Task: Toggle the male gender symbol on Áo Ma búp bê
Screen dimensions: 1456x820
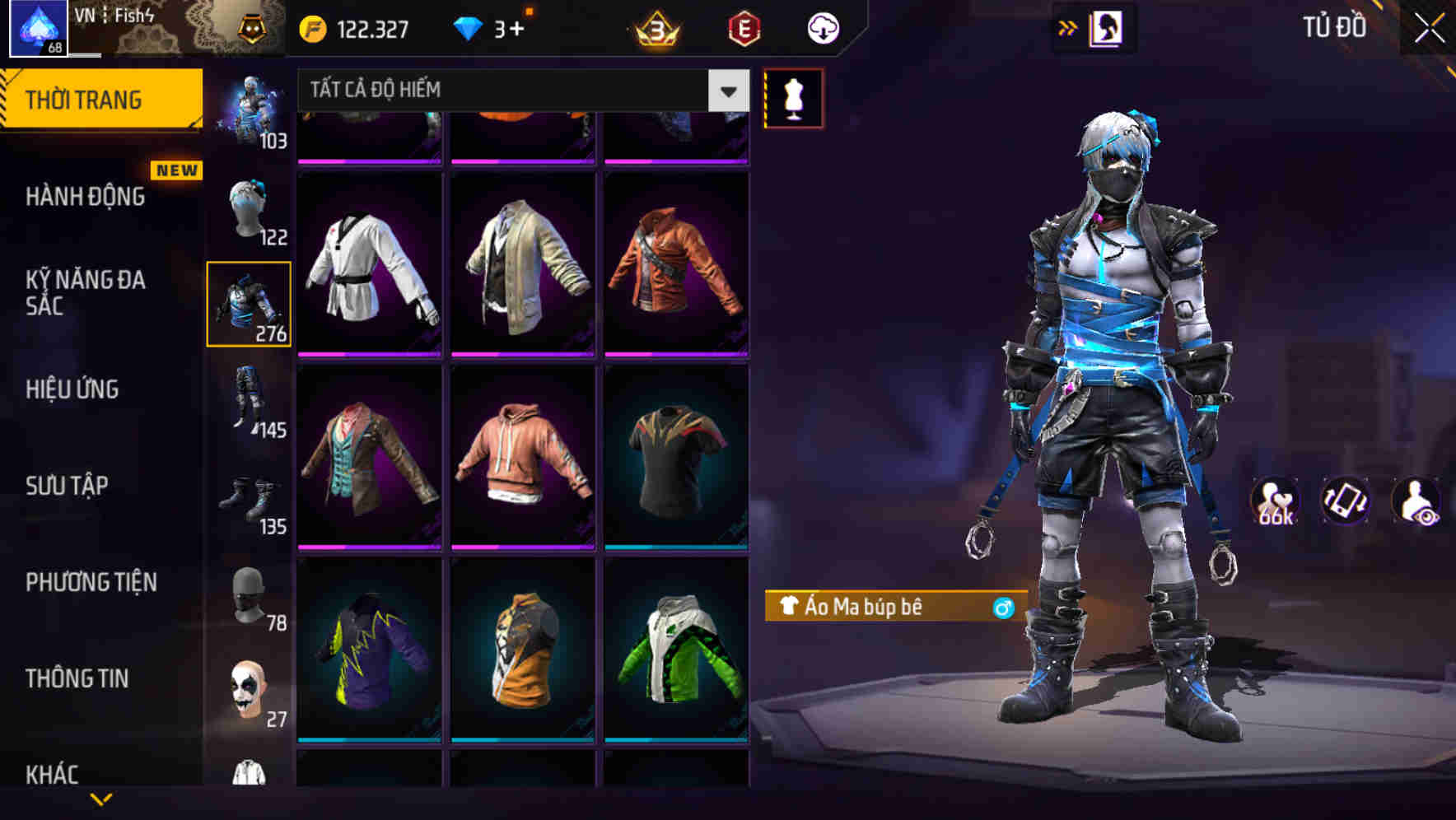Action: (x=1004, y=608)
